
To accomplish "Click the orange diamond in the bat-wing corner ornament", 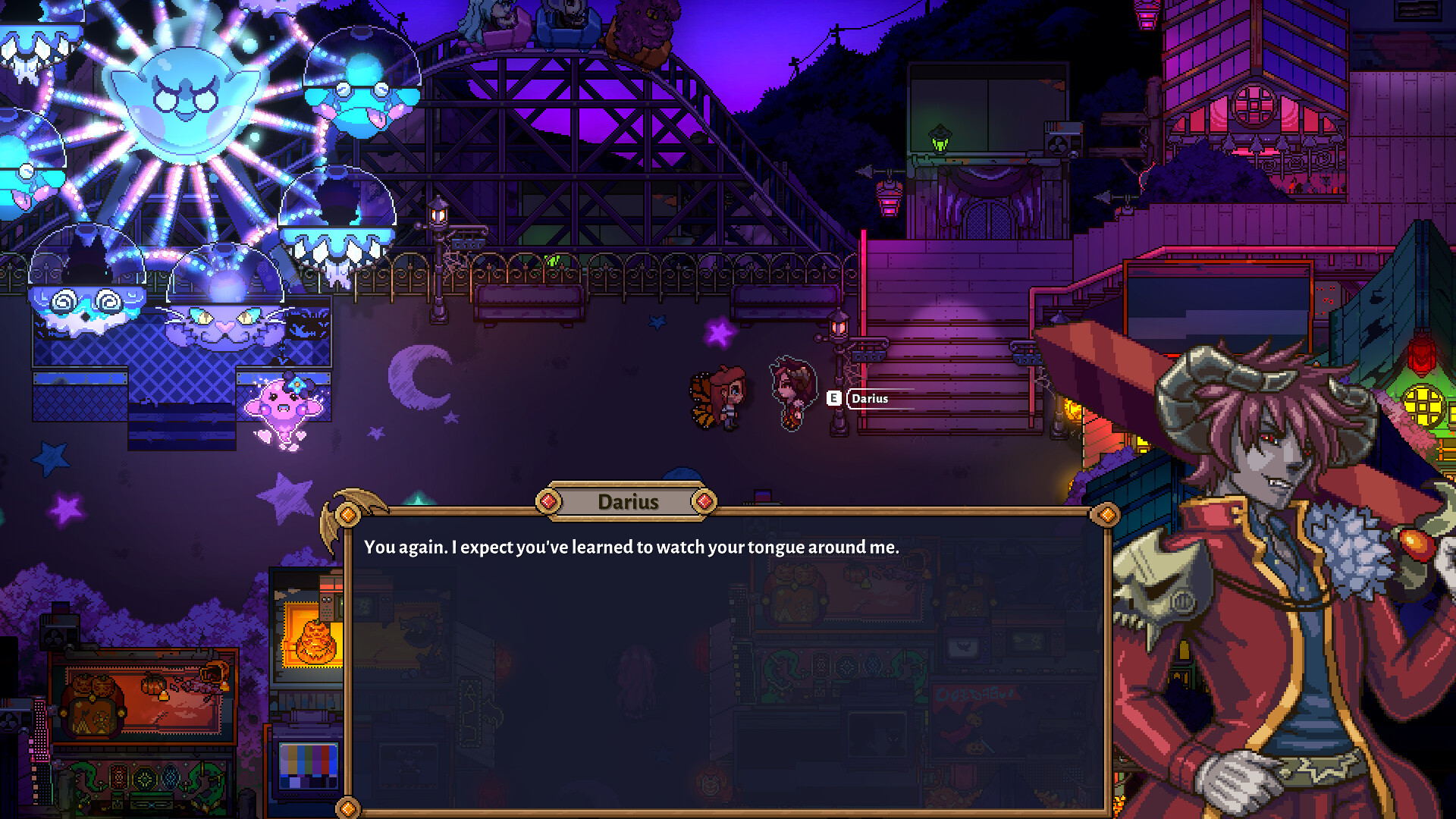I will pyautogui.click(x=350, y=513).
